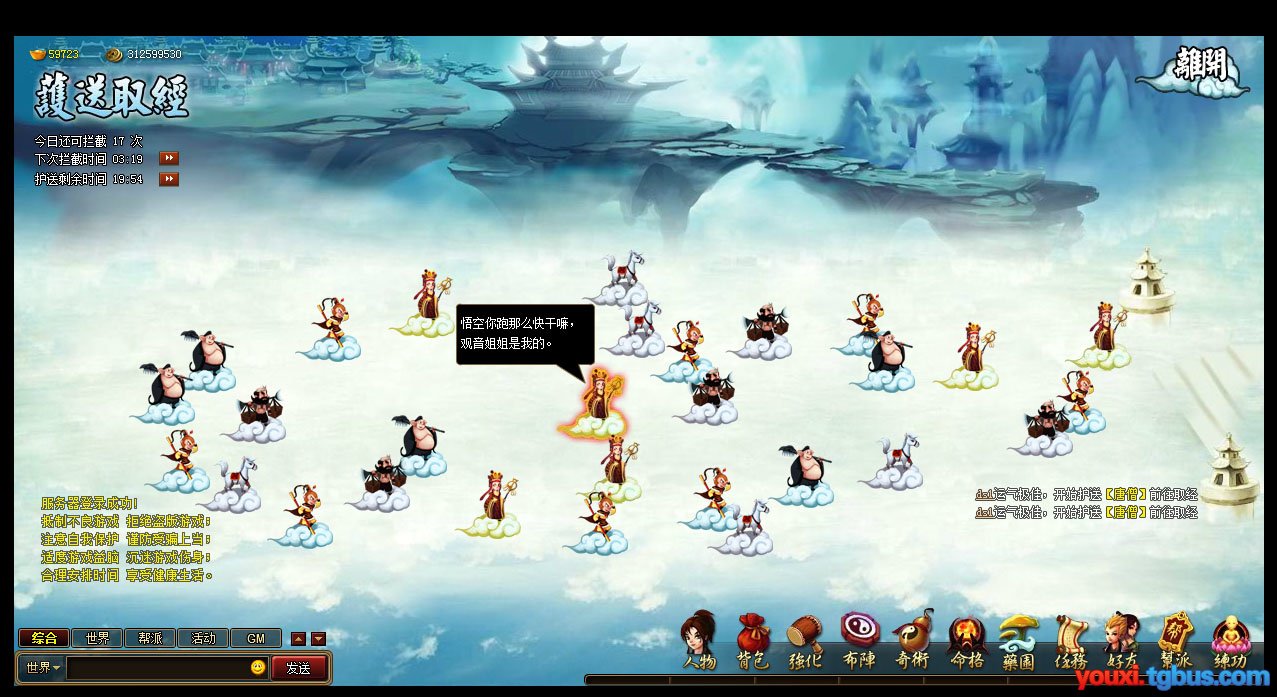Switch to the 世界 chat tab

pyautogui.click(x=97, y=638)
